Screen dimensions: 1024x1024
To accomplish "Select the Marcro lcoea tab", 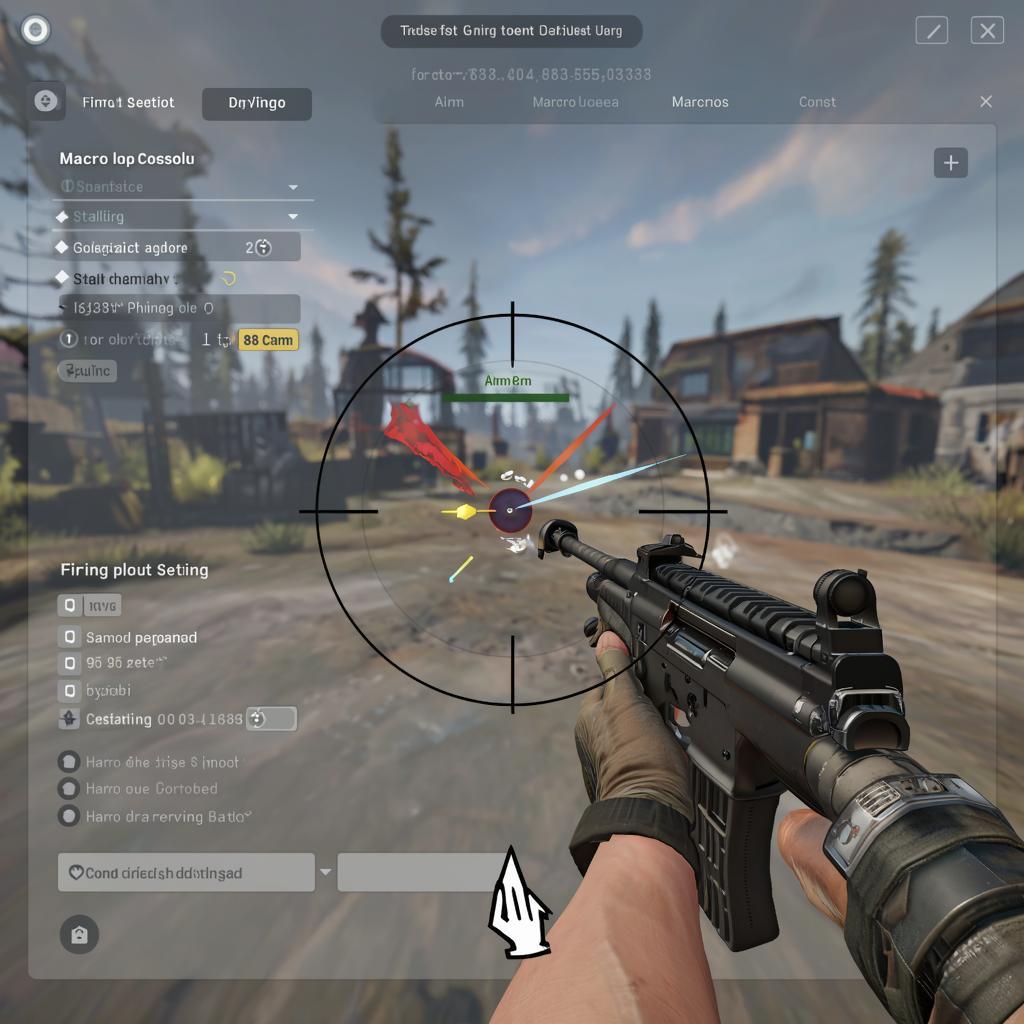I will (575, 102).
